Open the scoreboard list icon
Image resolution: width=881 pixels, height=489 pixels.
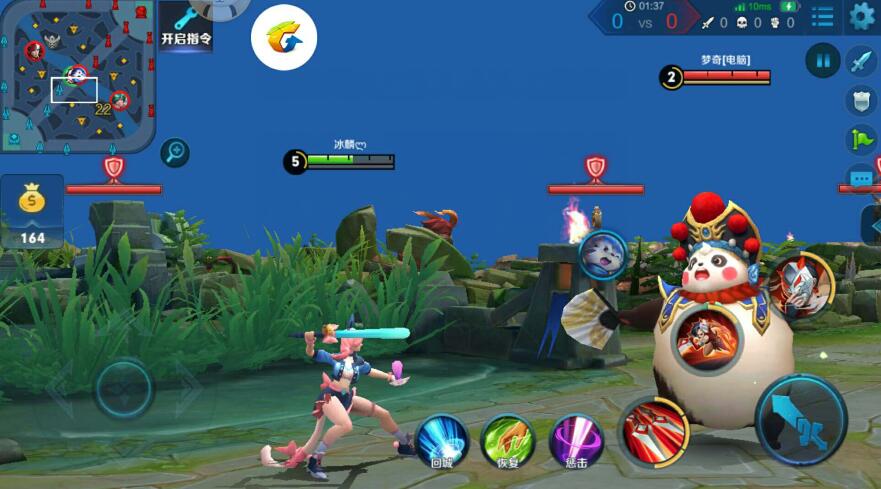click(x=822, y=17)
